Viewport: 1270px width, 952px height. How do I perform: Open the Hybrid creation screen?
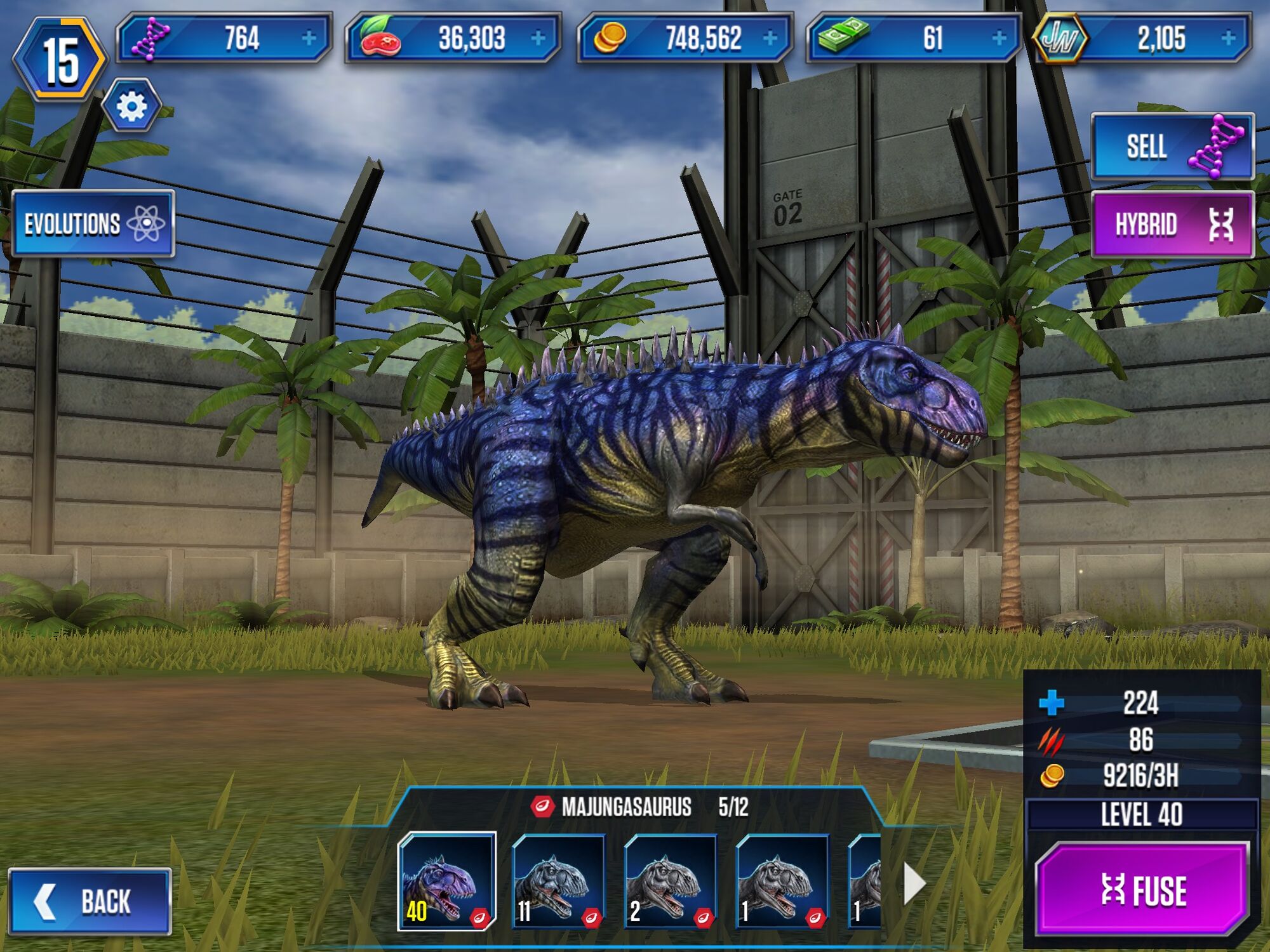click(x=1173, y=223)
